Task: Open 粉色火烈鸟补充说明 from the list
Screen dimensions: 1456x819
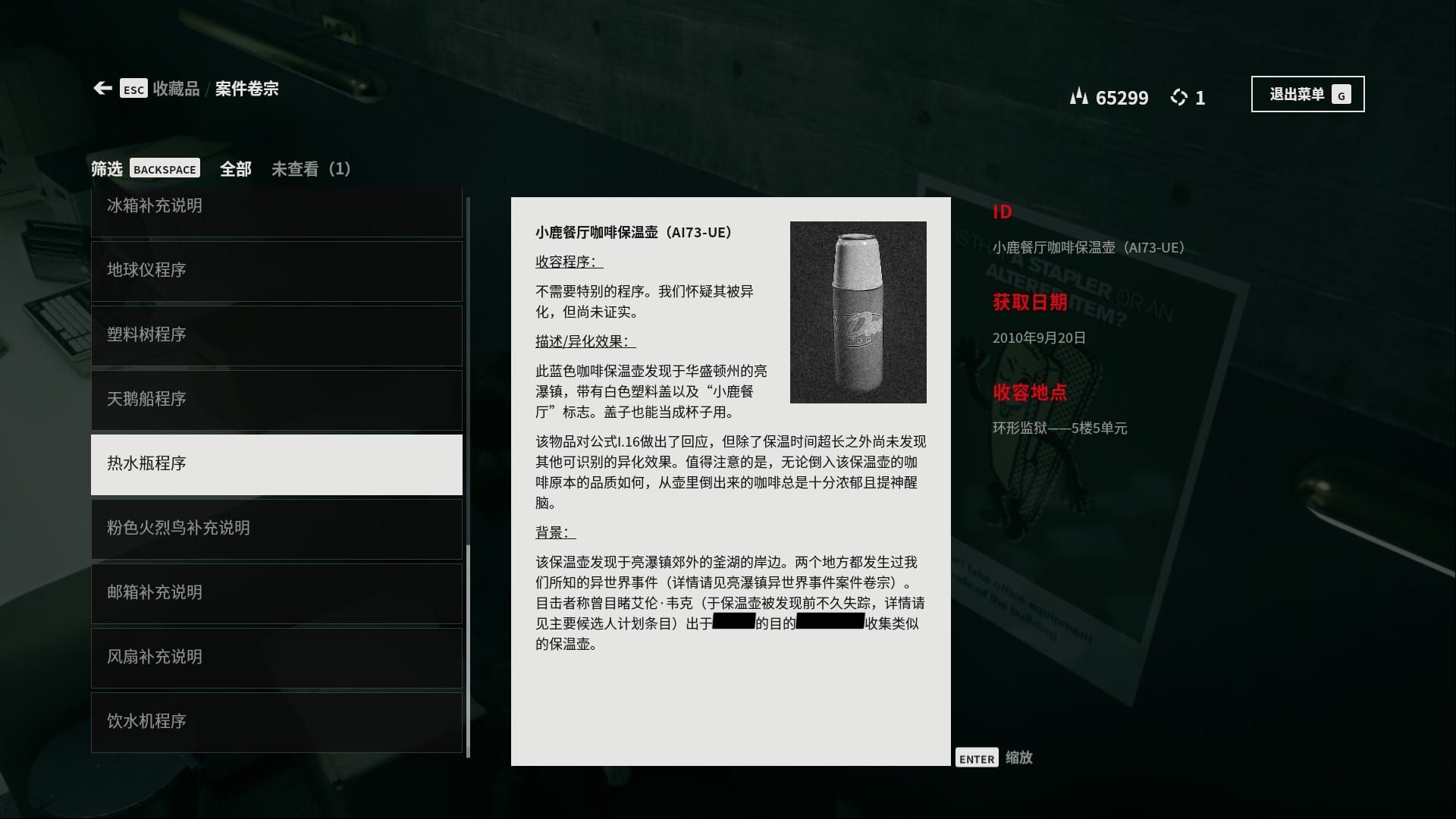Action: (276, 529)
